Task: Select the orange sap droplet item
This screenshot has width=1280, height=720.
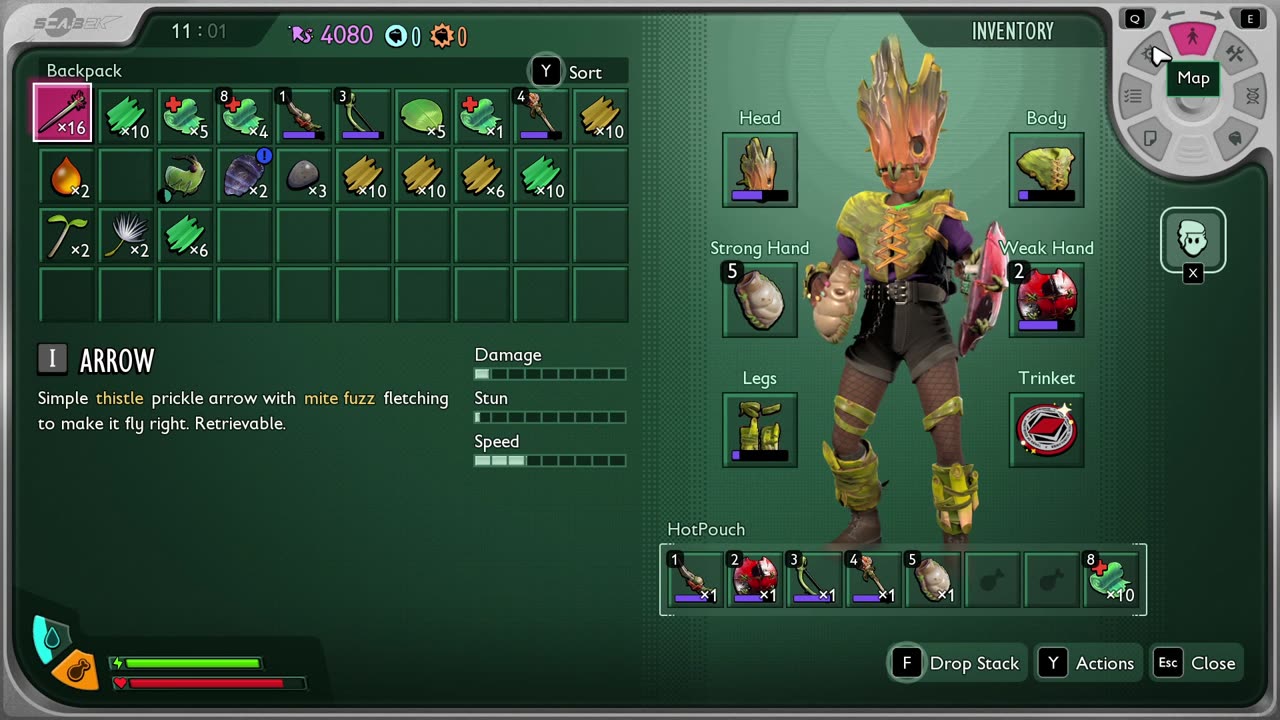Action: [x=65, y=176]
